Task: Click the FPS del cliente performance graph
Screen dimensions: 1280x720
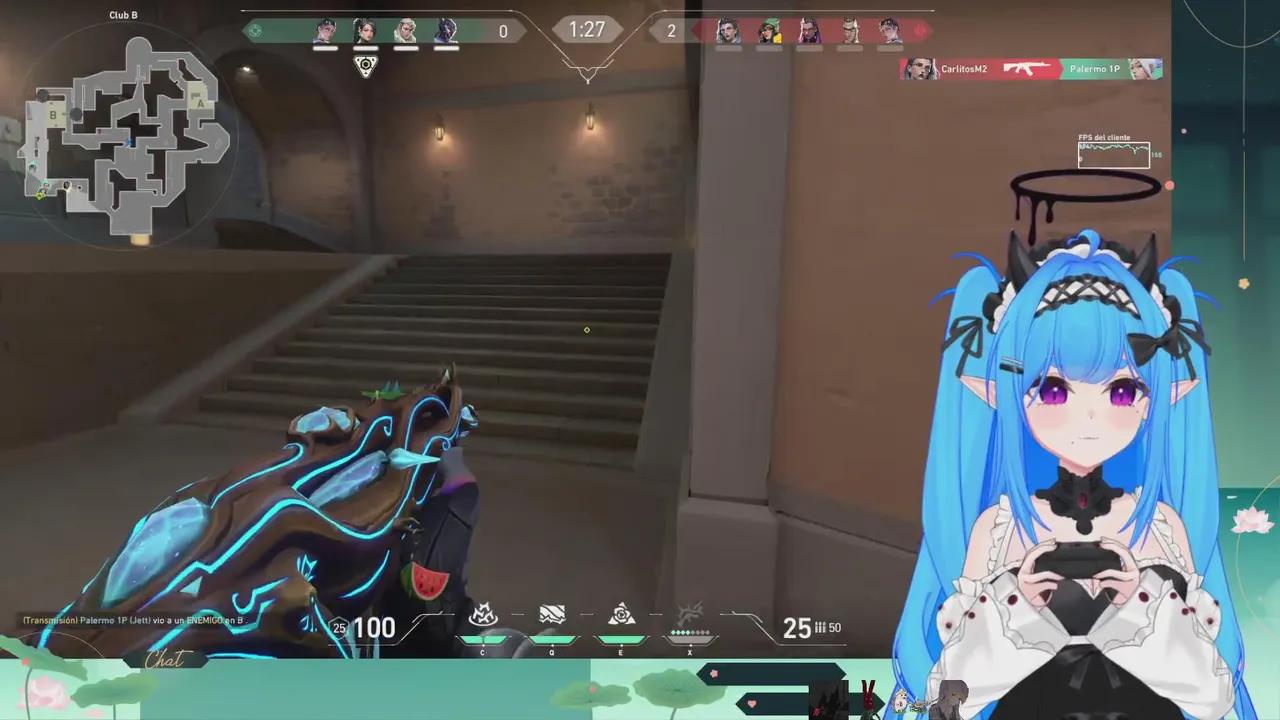Action: [1113, 153]
